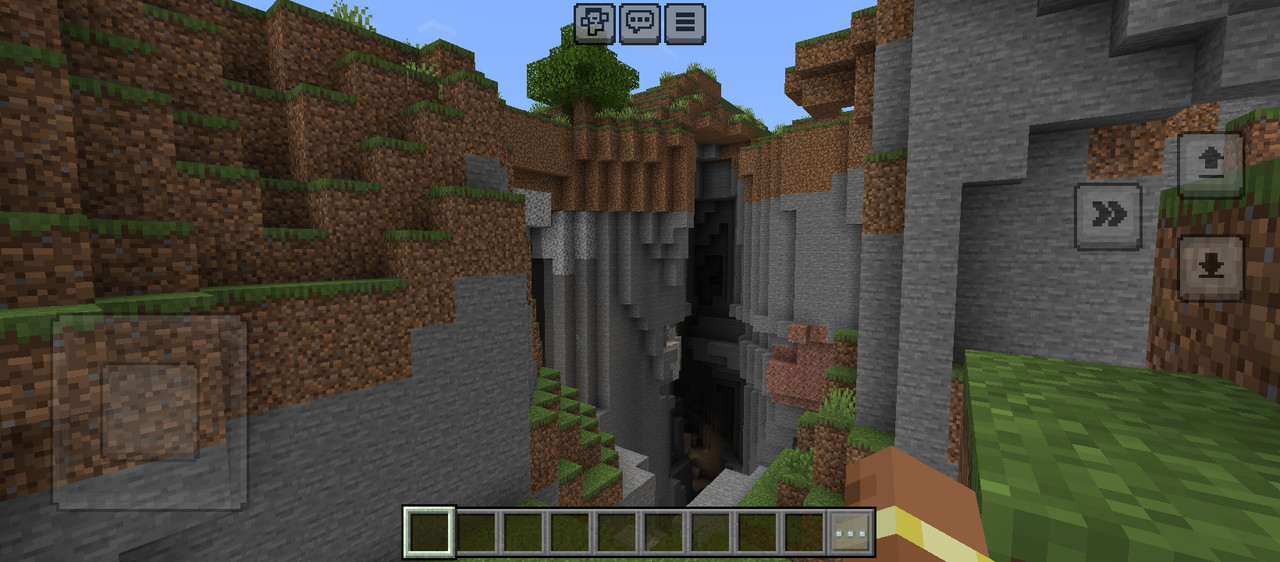The width and height of the screenshot is (1280, 562).
Task: Tap the movement joystick pad
Action: tap(150, 411)
